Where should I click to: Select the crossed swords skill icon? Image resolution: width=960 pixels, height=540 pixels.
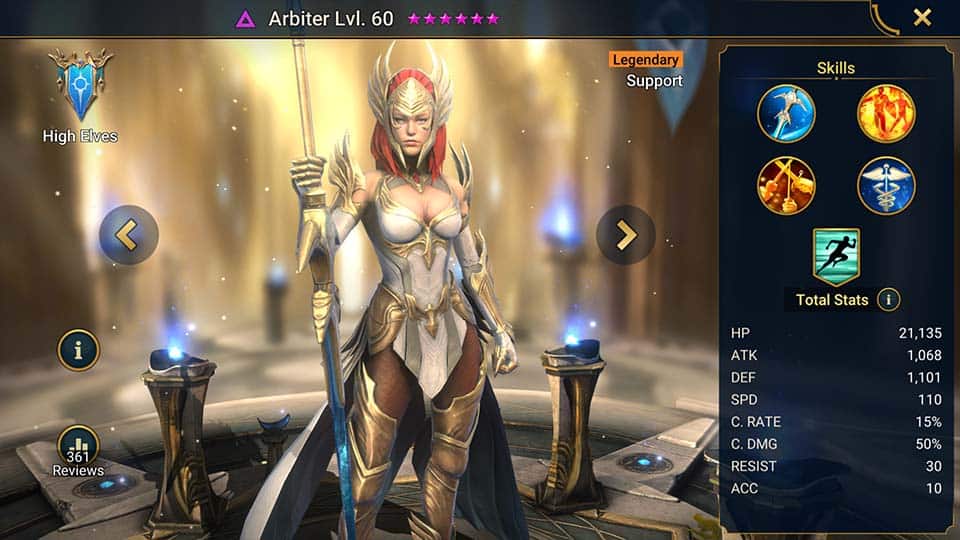(786, 186)
